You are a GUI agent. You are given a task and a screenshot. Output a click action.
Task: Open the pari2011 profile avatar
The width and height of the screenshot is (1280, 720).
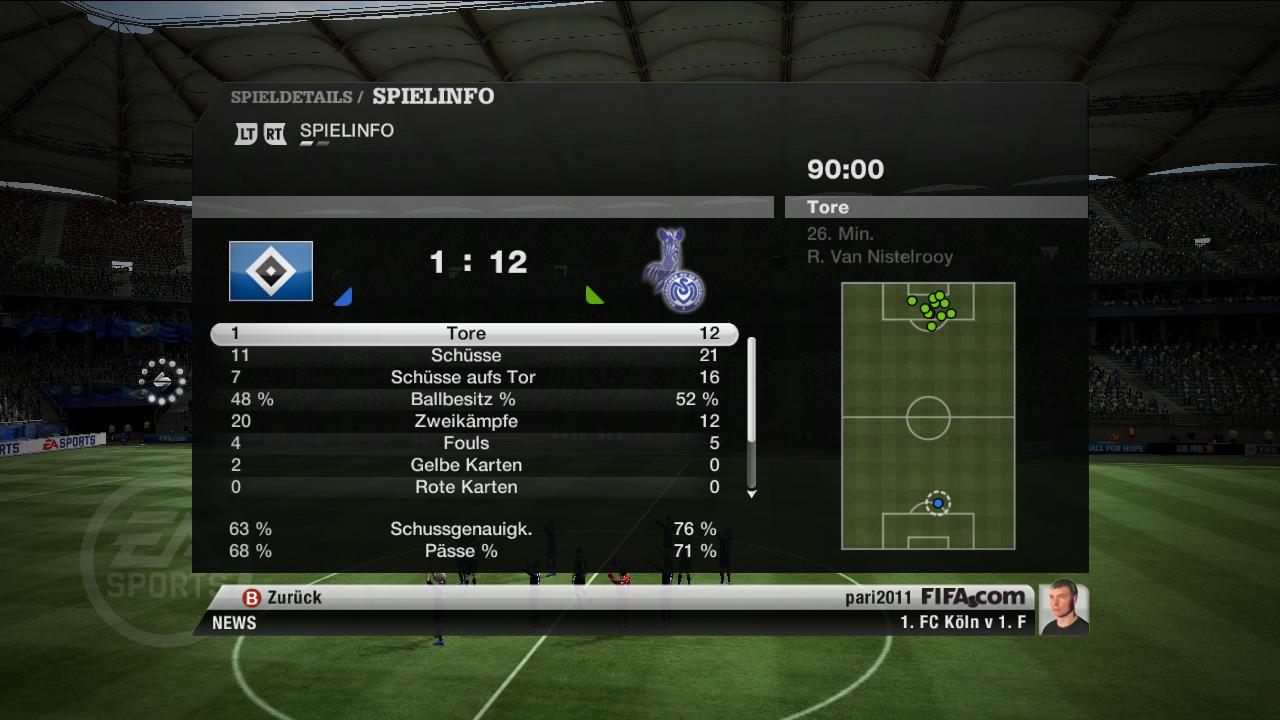1063,608
